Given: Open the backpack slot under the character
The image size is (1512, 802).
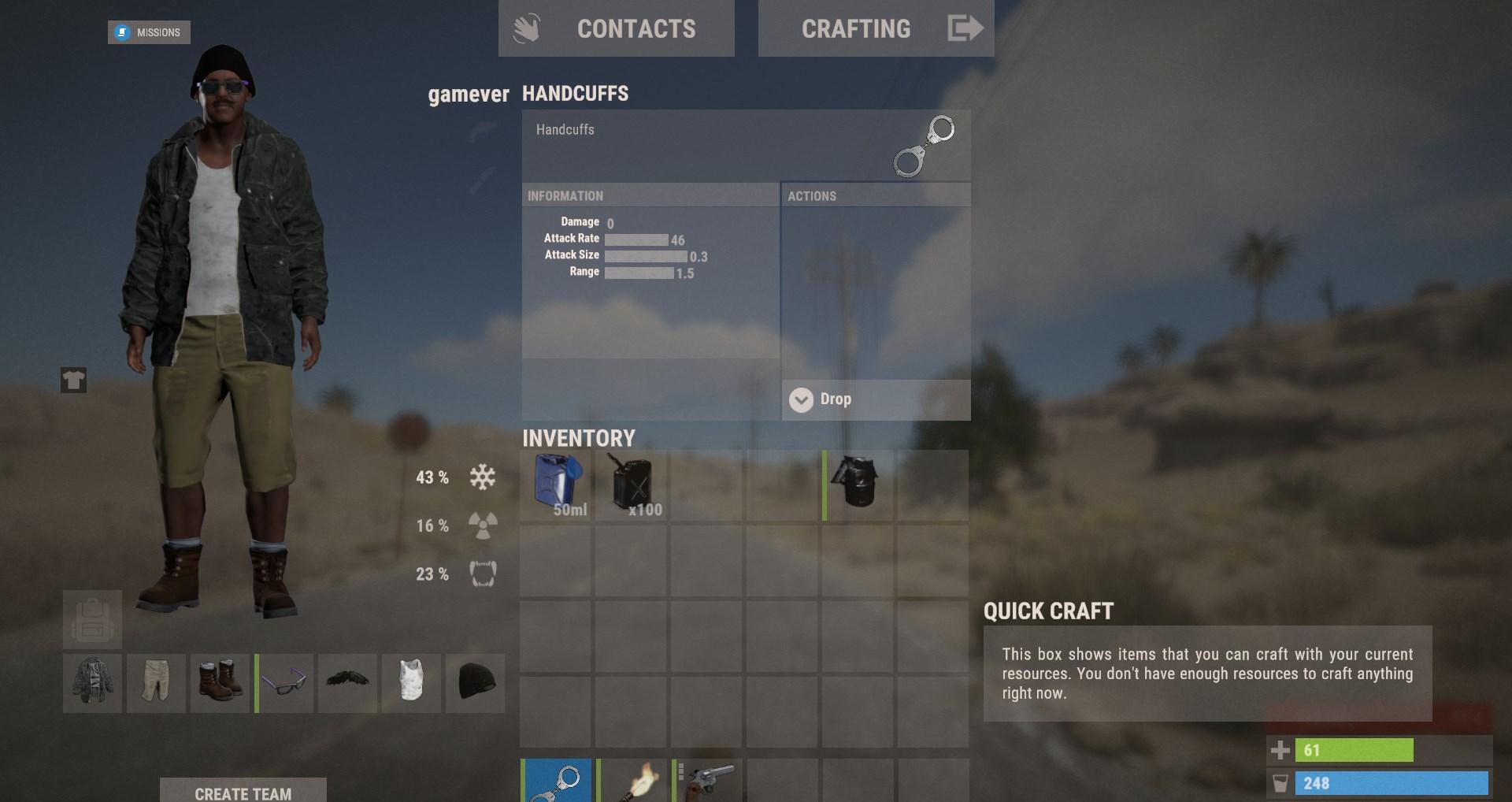Looking at the screenshot, I should (x=91, y=619).
